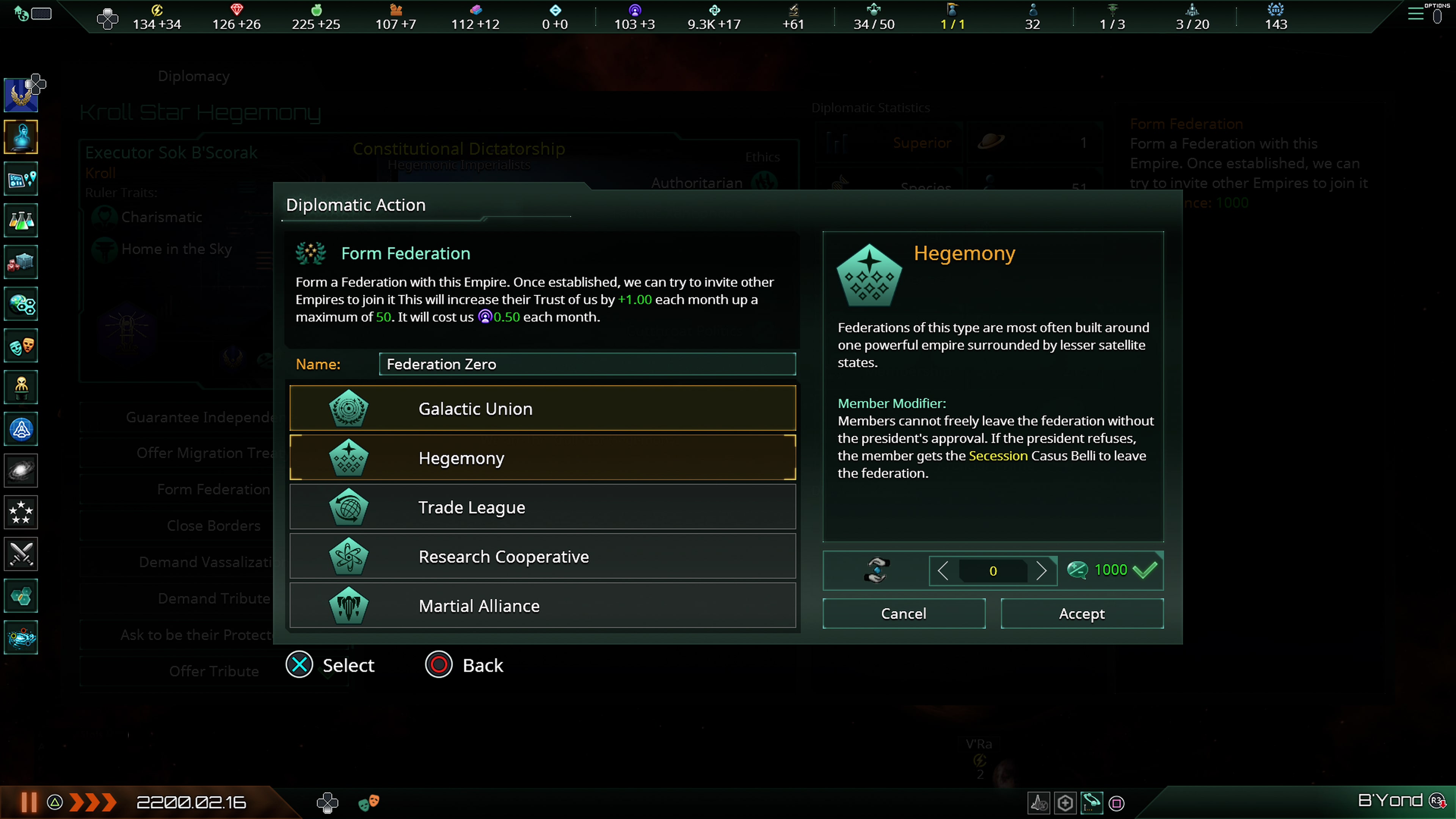This screenshot has width=1456, height=819.
Task: Cancel the diplomatic action dialog
Action: click(904, 613)
